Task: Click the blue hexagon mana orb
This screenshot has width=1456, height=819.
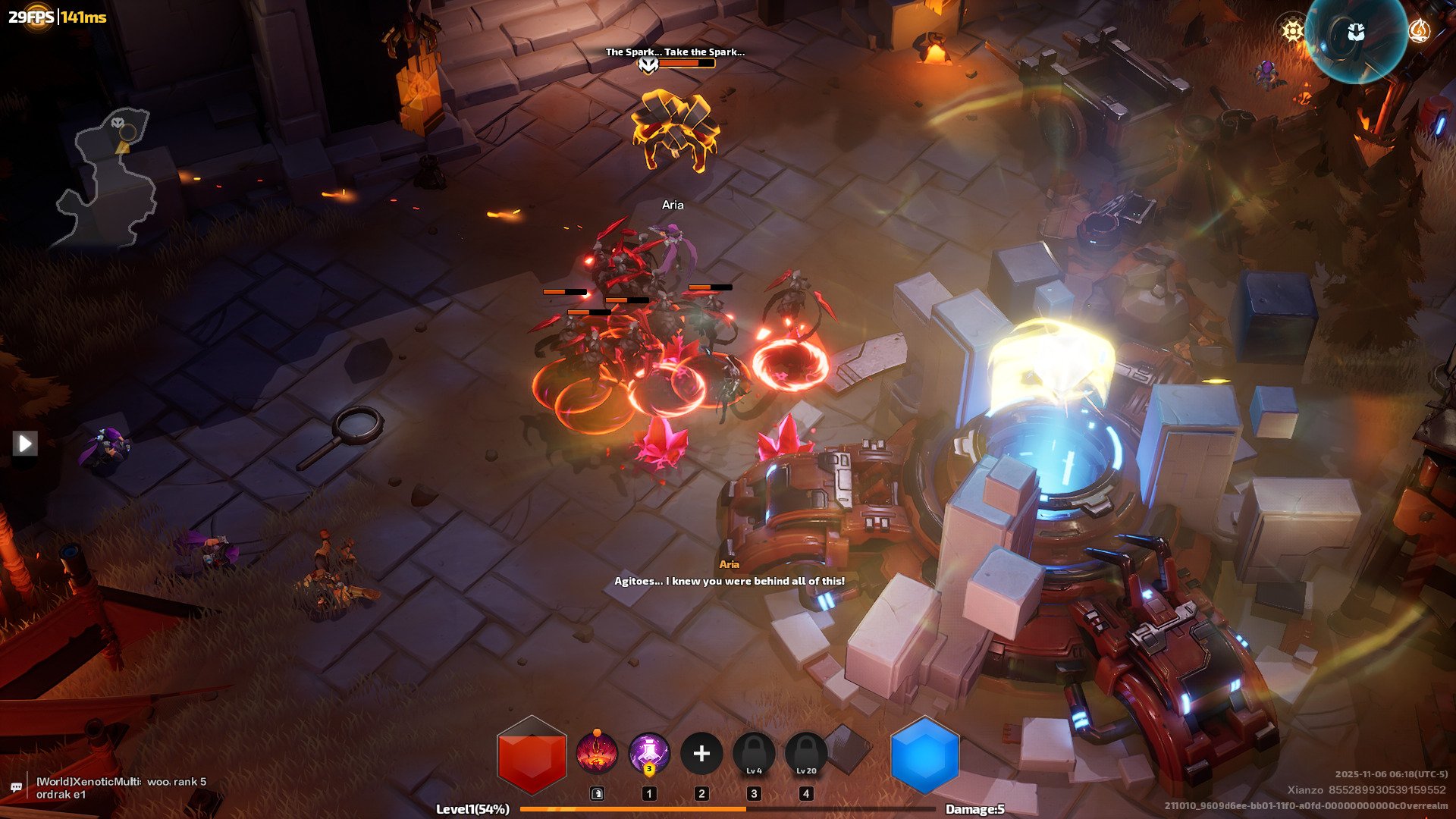Action: coord(924,755)
